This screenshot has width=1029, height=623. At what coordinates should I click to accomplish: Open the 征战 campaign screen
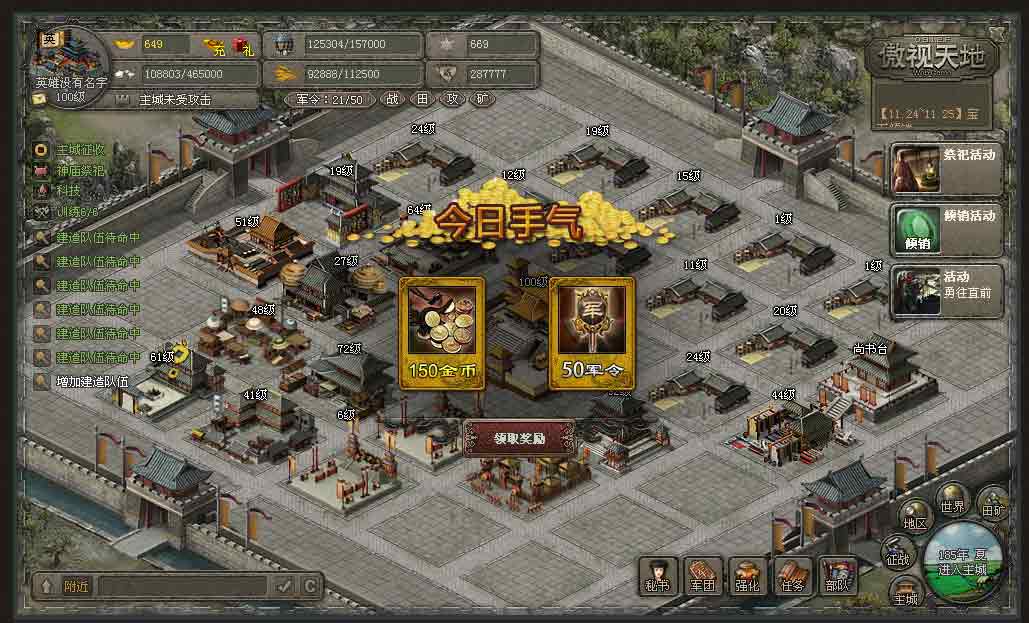click(x=898, y=554)
